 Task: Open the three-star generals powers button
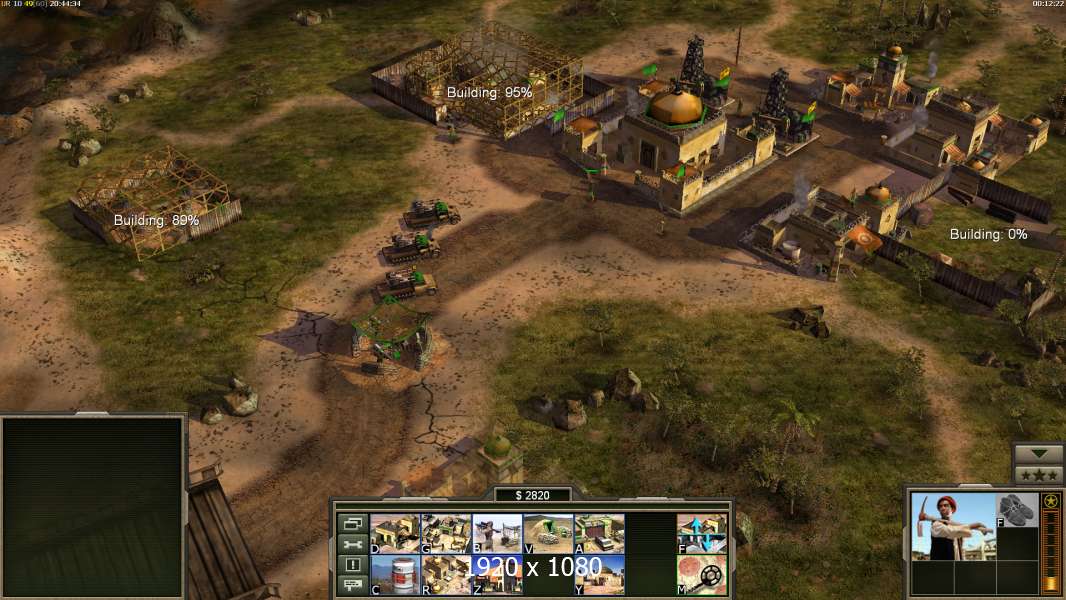click(x=1038, y=475)
